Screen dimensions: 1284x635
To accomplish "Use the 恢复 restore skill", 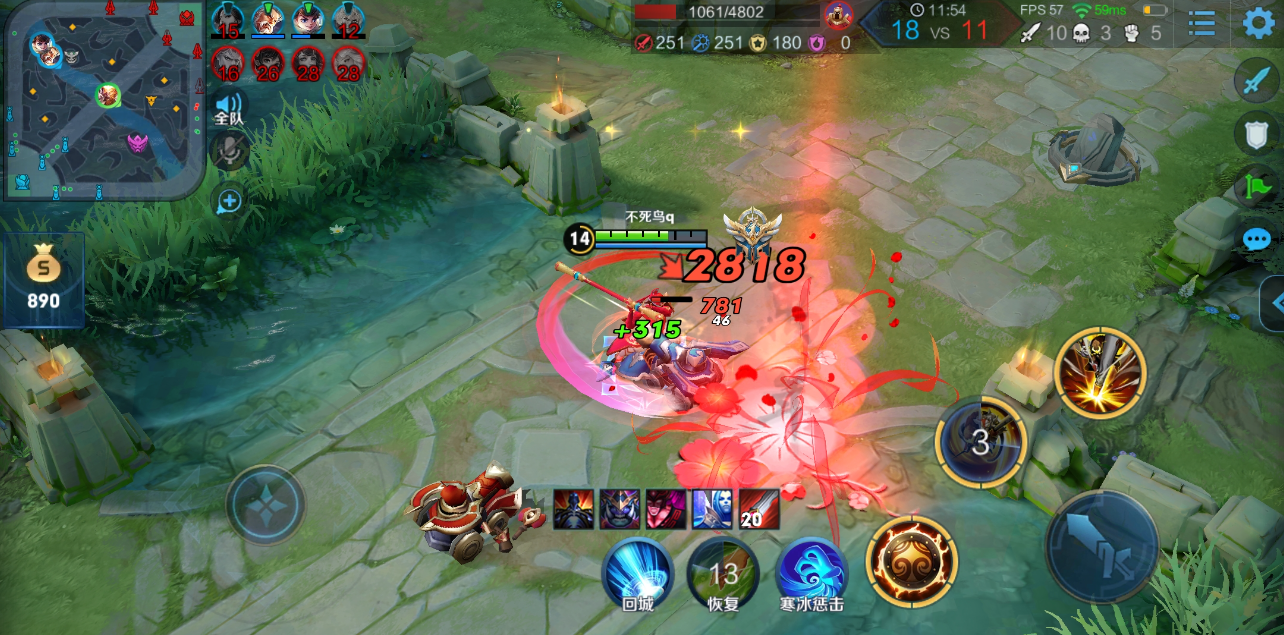I will click(x=723, y=573).
